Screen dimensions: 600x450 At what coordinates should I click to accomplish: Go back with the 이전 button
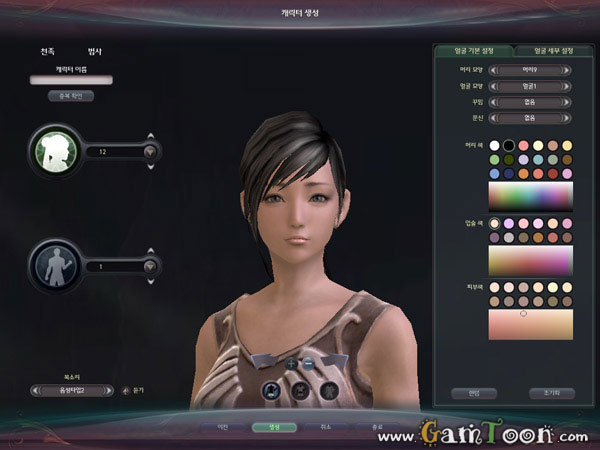[221, 427]
